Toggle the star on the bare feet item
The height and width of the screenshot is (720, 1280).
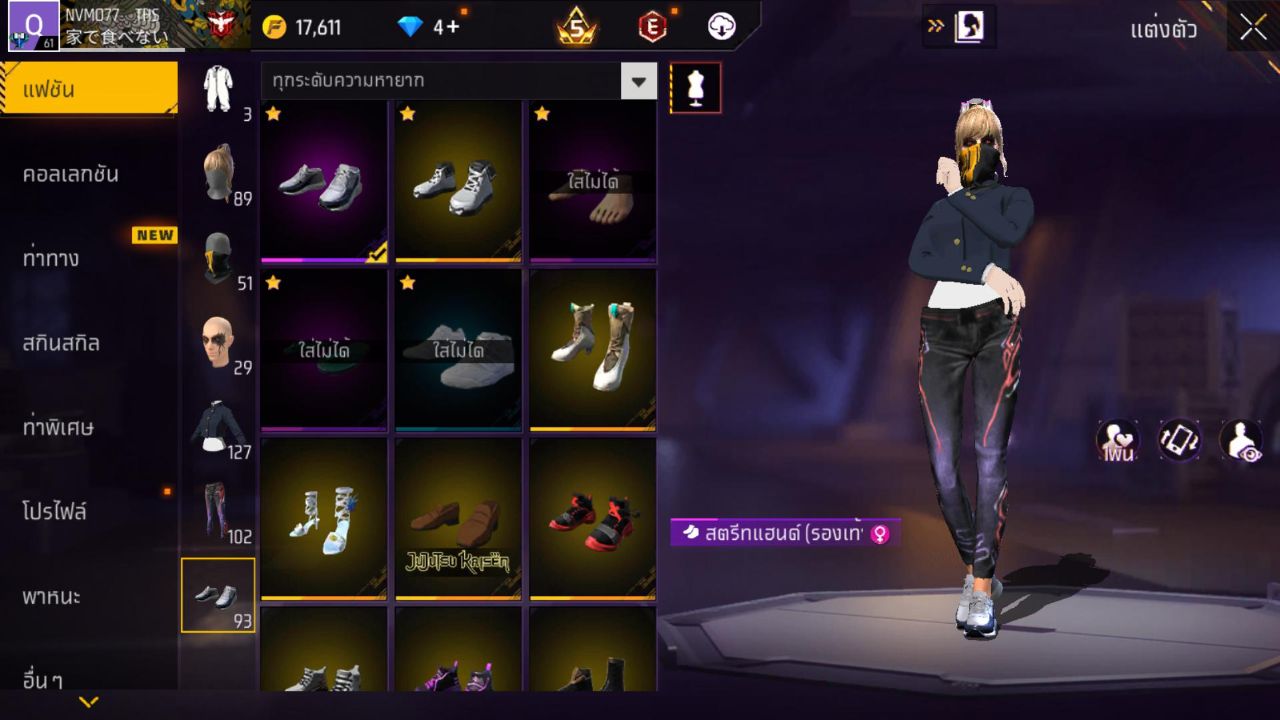(540, 114)
